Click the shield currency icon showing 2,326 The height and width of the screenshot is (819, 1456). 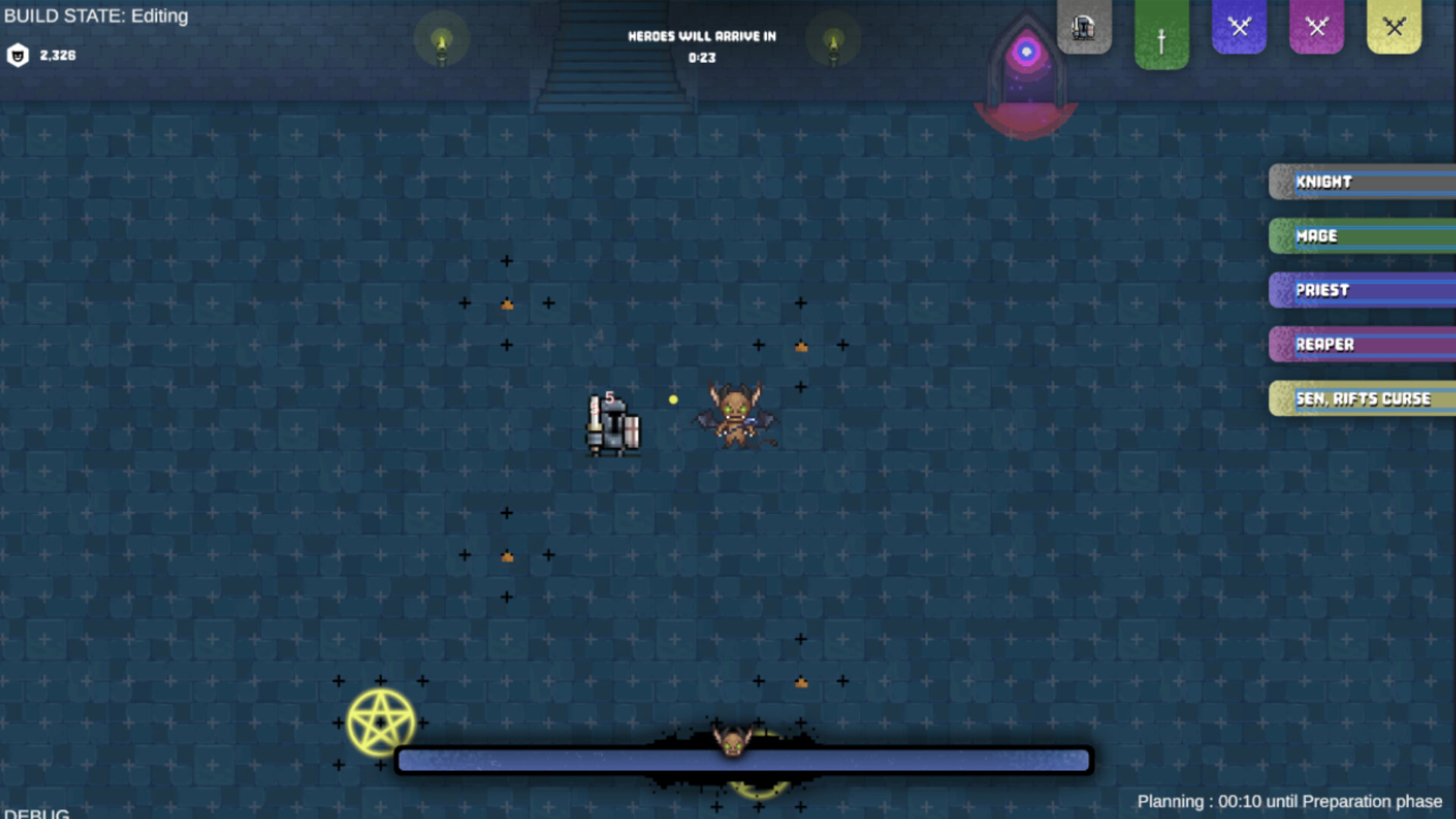[x=17, y=55]
